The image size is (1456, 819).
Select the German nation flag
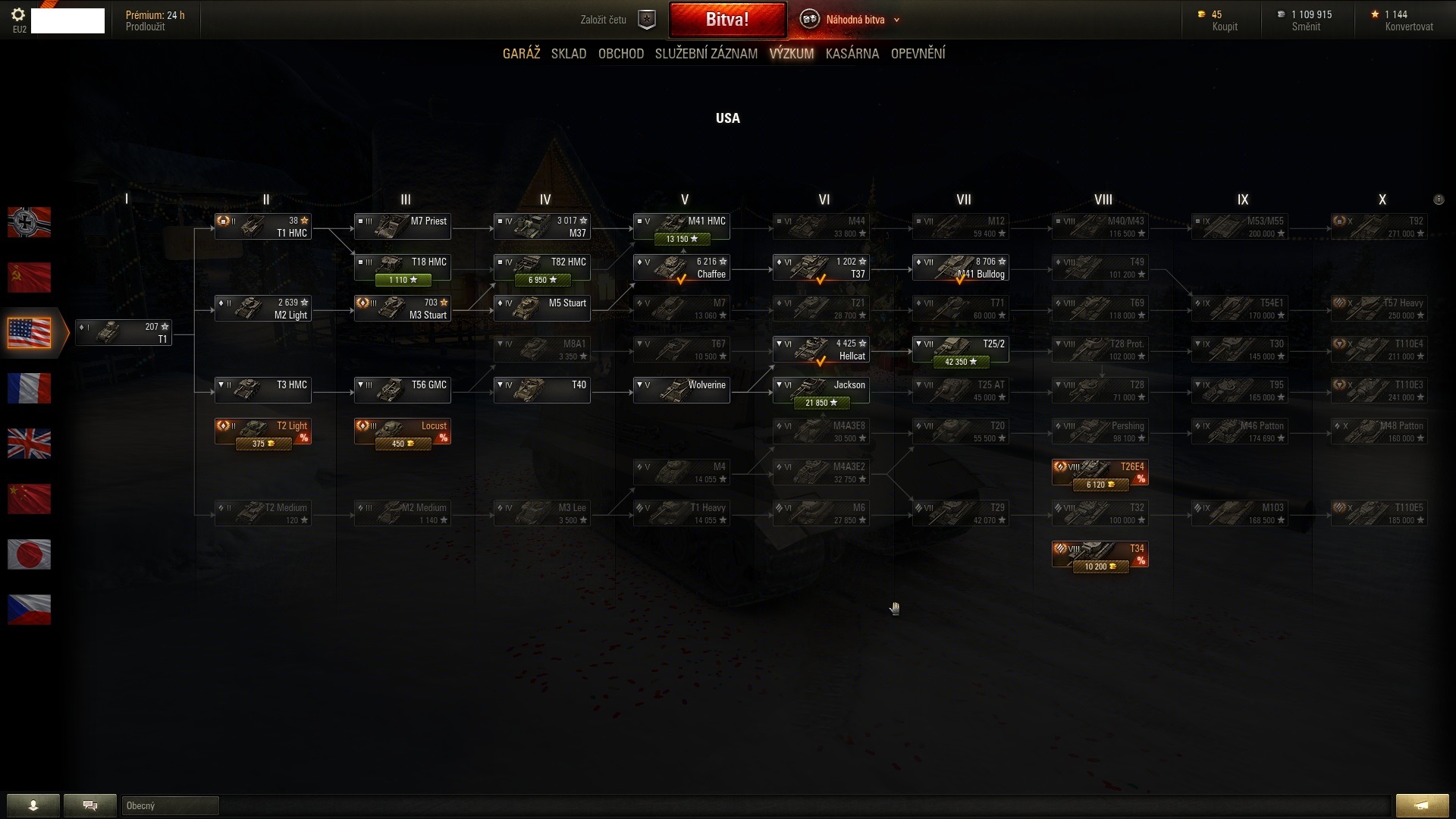pos(29,222)
